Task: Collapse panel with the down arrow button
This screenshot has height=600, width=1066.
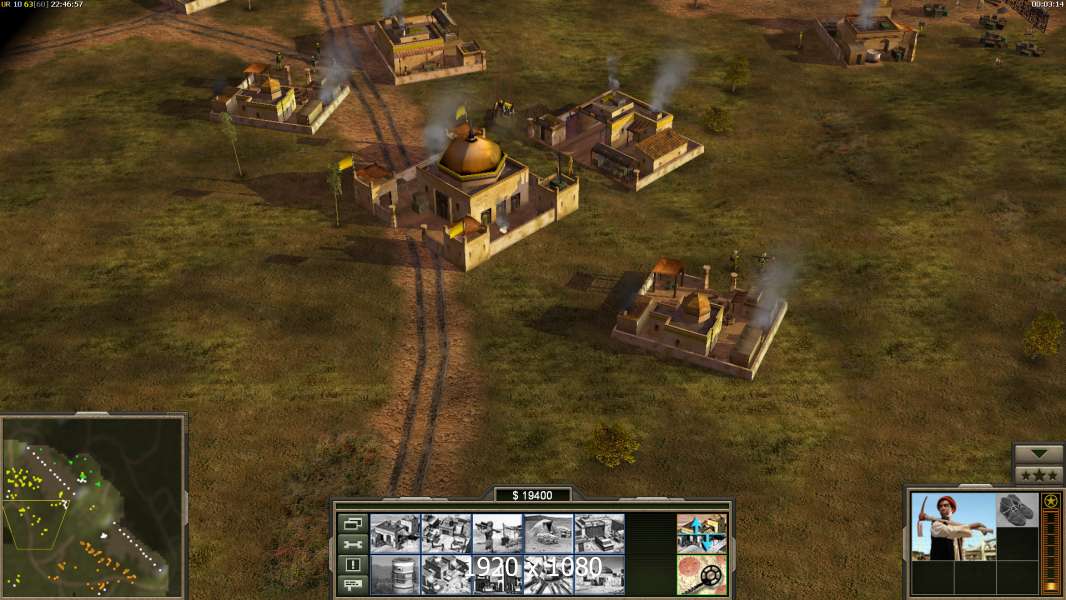Action: [x=1038, y=454]
